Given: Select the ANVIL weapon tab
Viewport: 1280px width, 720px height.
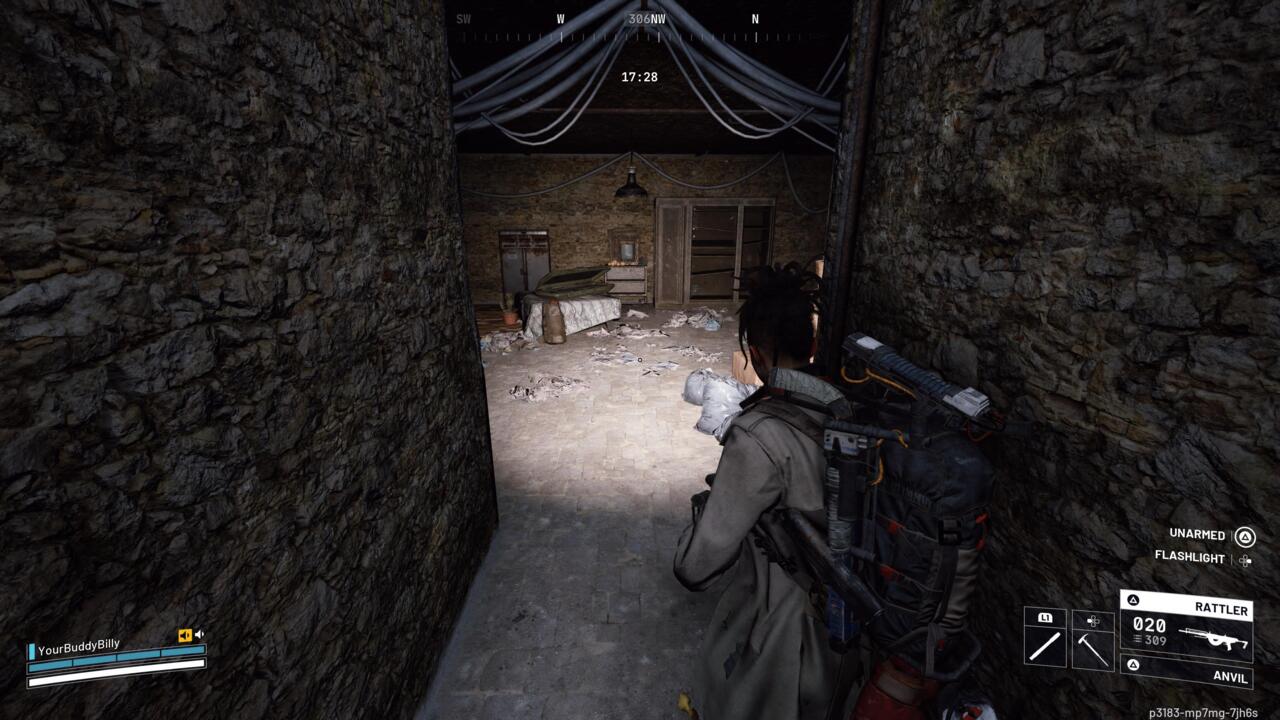Looking at the screenshot, I should pos(1230,677).
